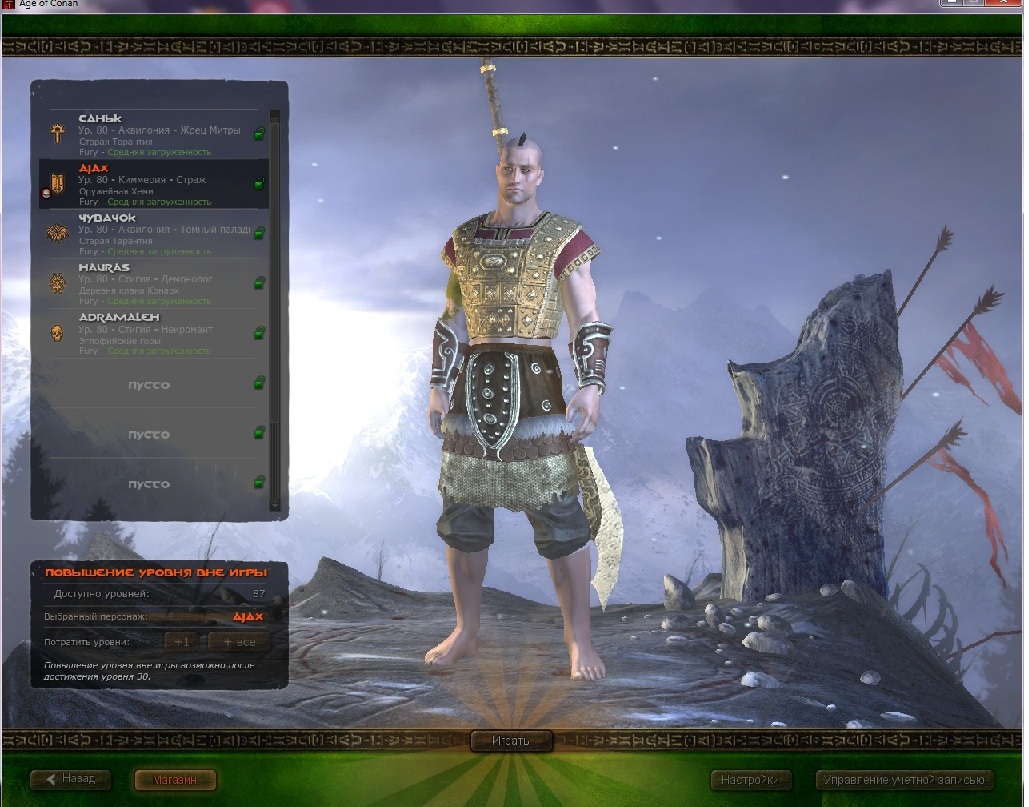
Task: Select the Hauras demonologist character
Action: click(x=150, y=283)
